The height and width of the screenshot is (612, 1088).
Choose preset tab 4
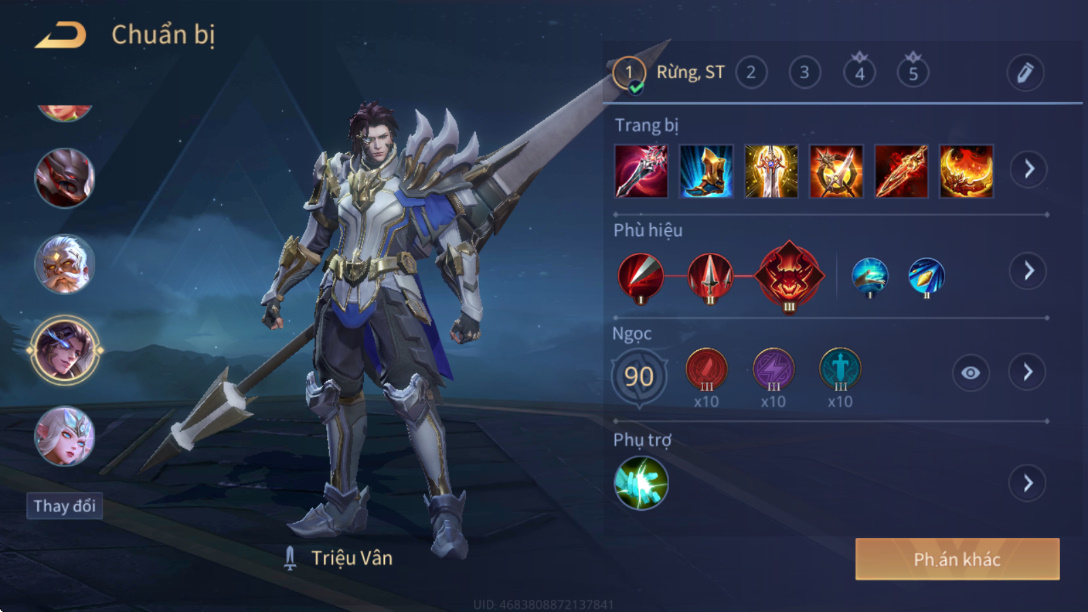(858, 72)
